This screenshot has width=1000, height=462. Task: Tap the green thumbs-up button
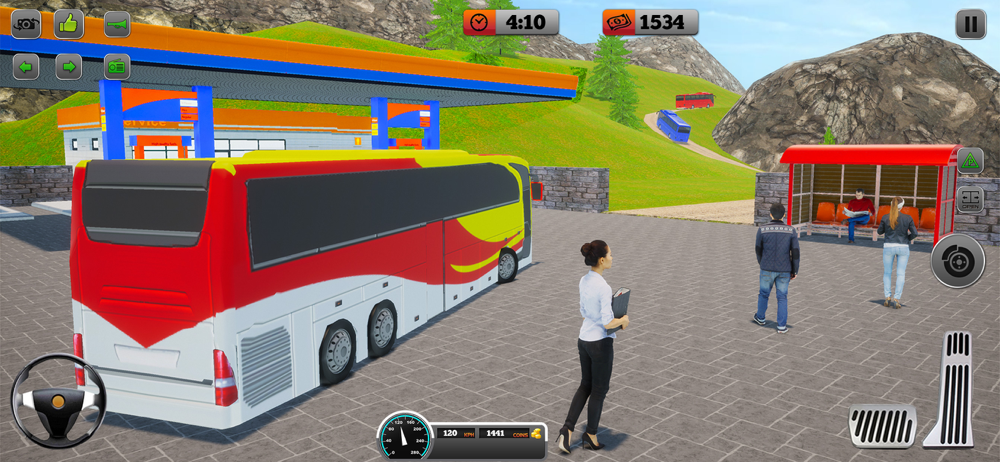(x=69, y=23)
